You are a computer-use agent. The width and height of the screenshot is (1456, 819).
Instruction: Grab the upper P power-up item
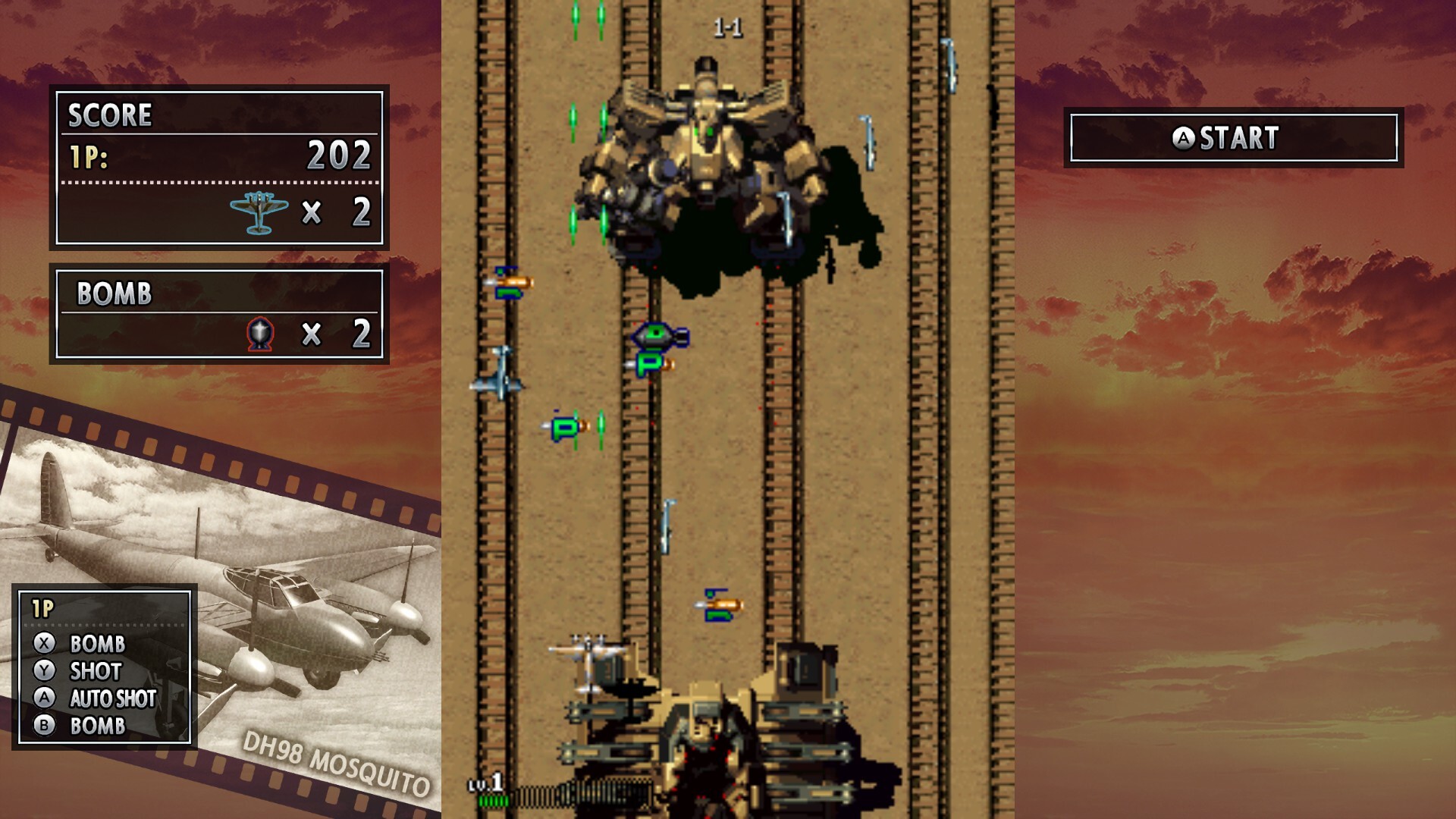[x=648, y=366]
